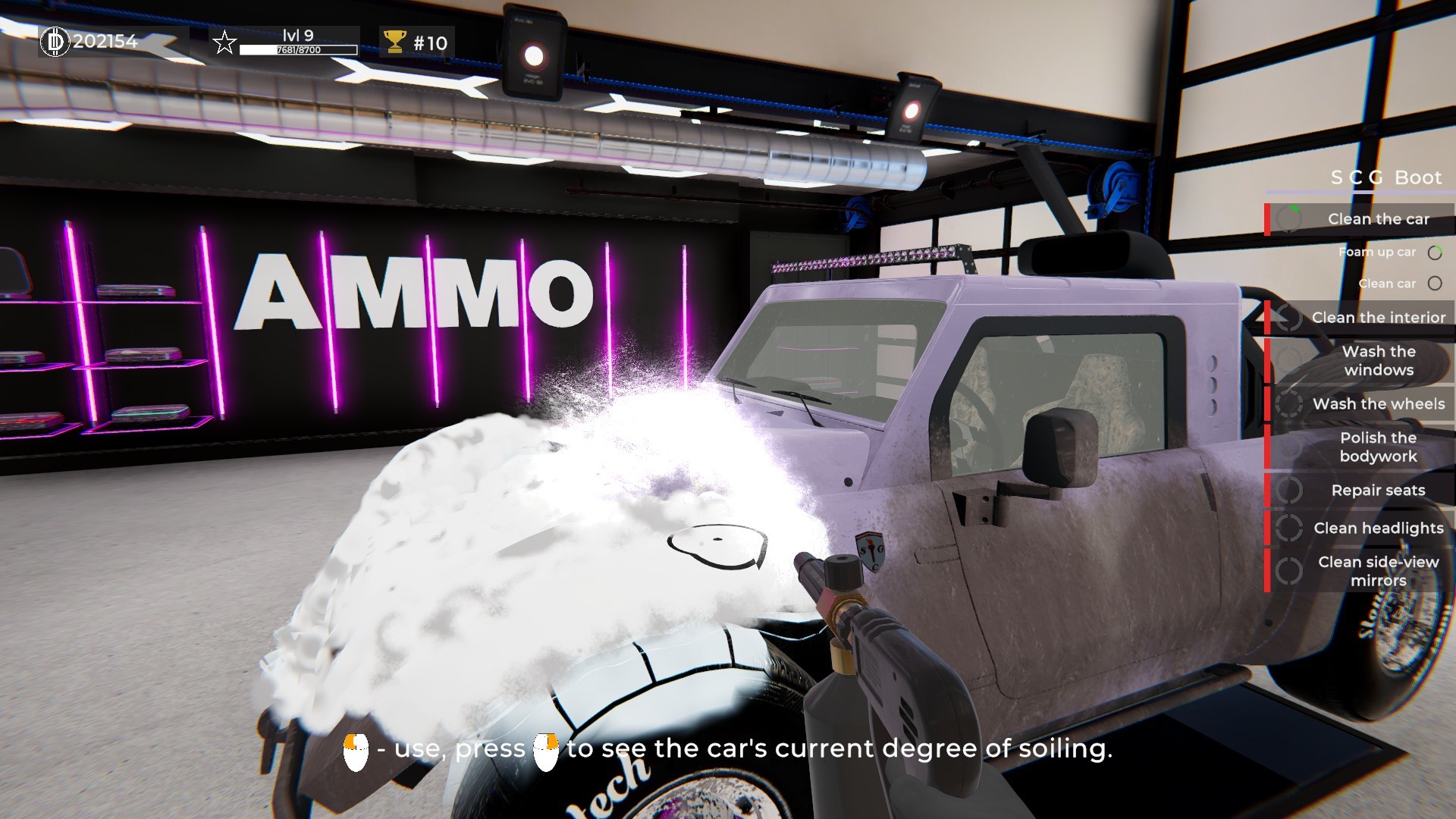The image size is (1456, 819).
Task: Select the star level icon
Action: [223, 43]
